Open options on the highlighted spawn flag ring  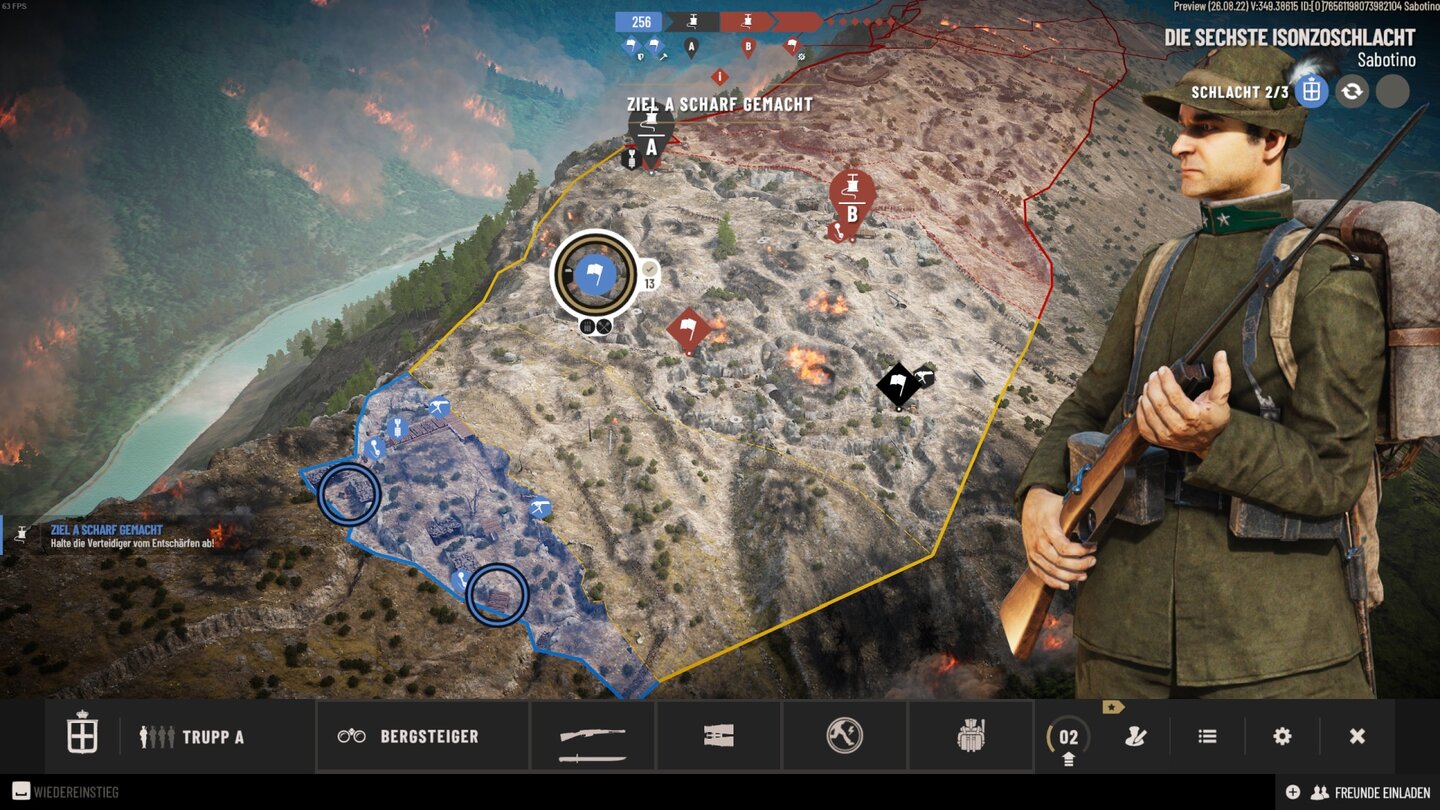click(596, 324)
